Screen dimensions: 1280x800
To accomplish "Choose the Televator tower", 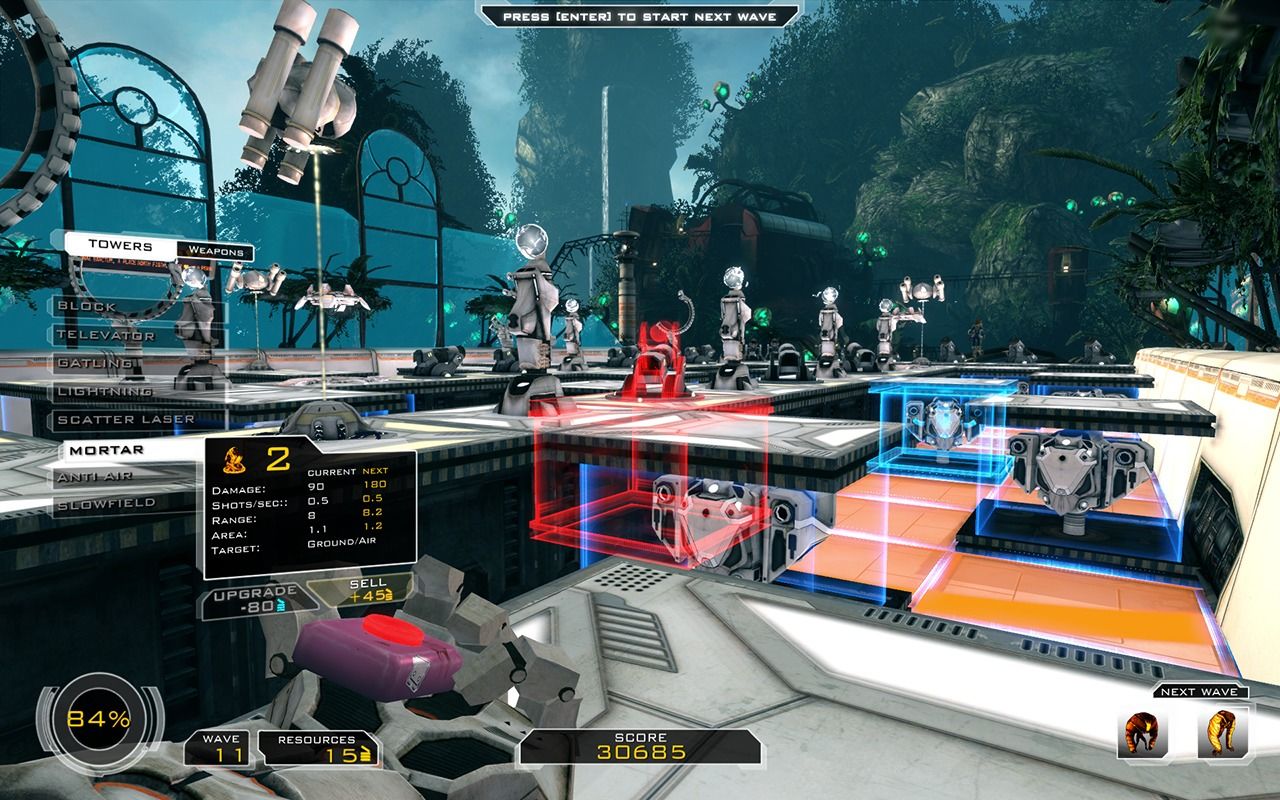I will coord(106,335).
